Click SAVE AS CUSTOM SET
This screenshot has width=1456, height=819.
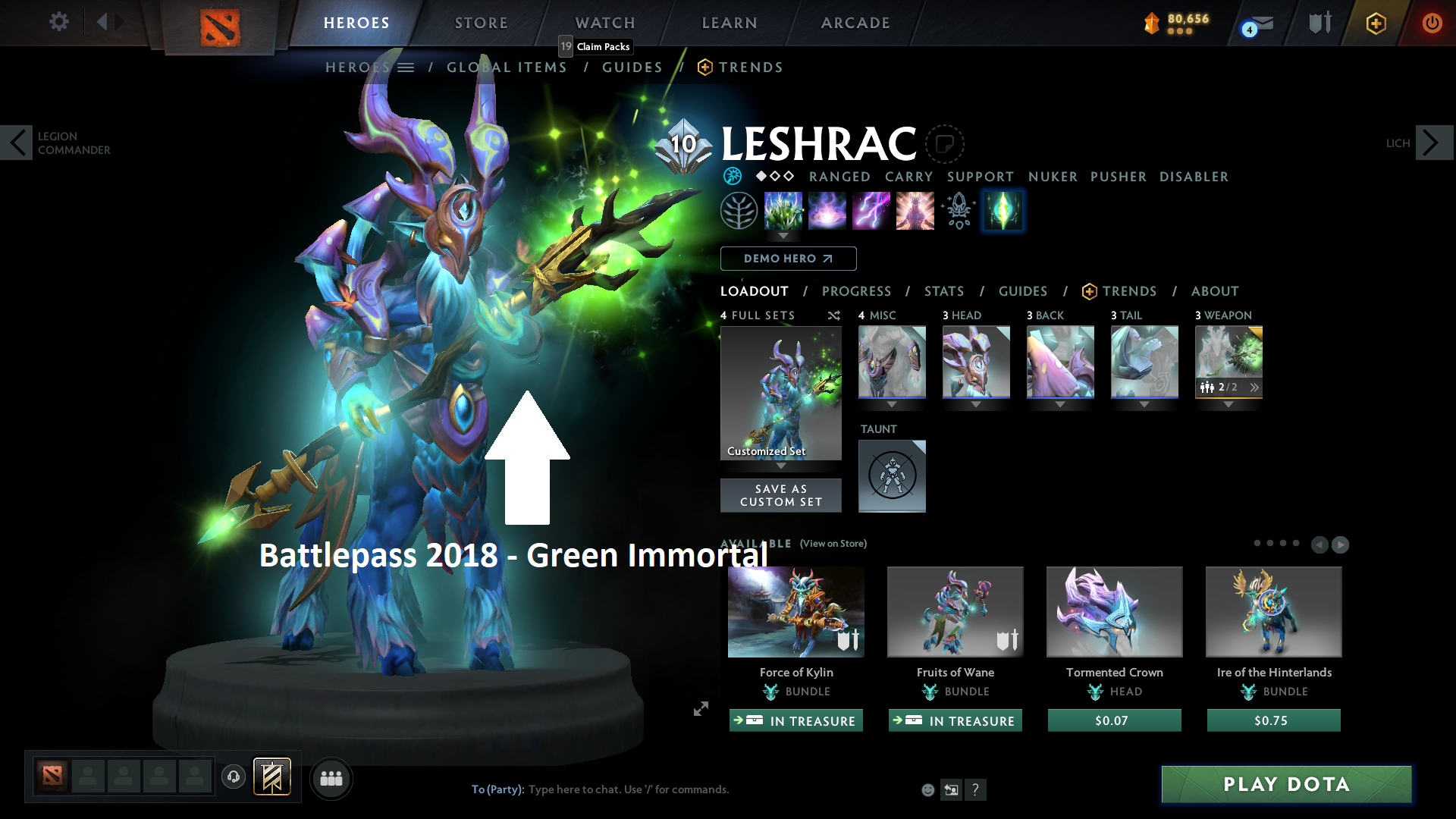[780, 495]
